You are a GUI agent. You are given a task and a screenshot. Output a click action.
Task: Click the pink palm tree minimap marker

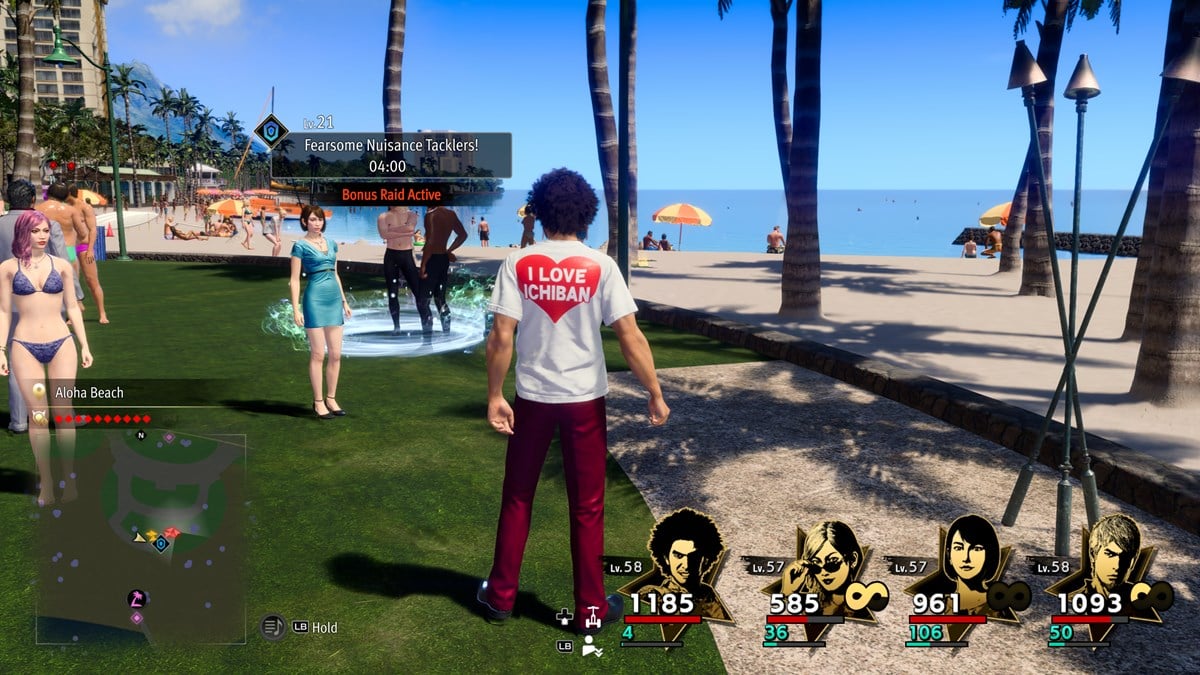[x=136, y=598]
